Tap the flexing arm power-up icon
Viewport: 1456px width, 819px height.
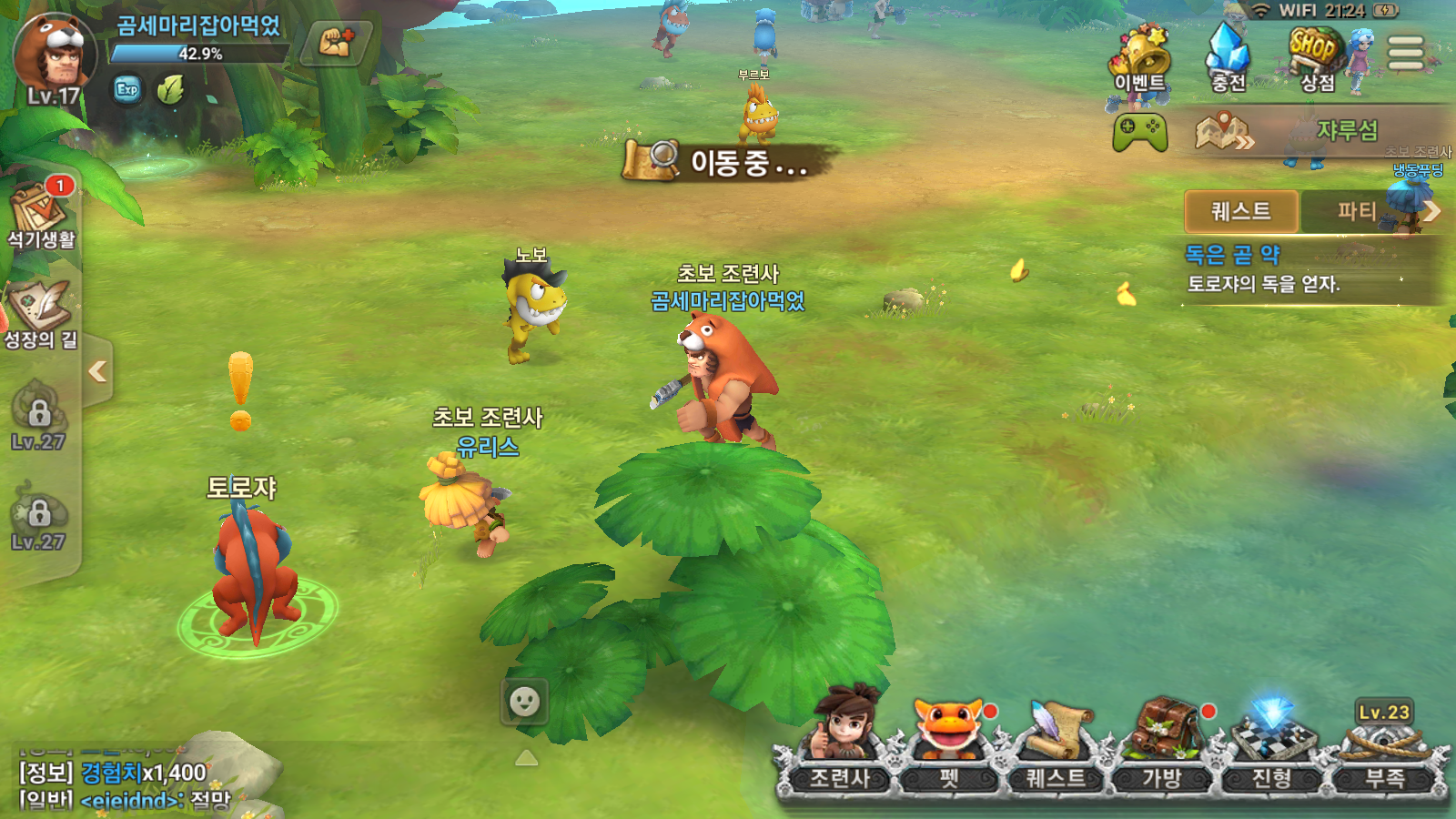pos(336,42)
